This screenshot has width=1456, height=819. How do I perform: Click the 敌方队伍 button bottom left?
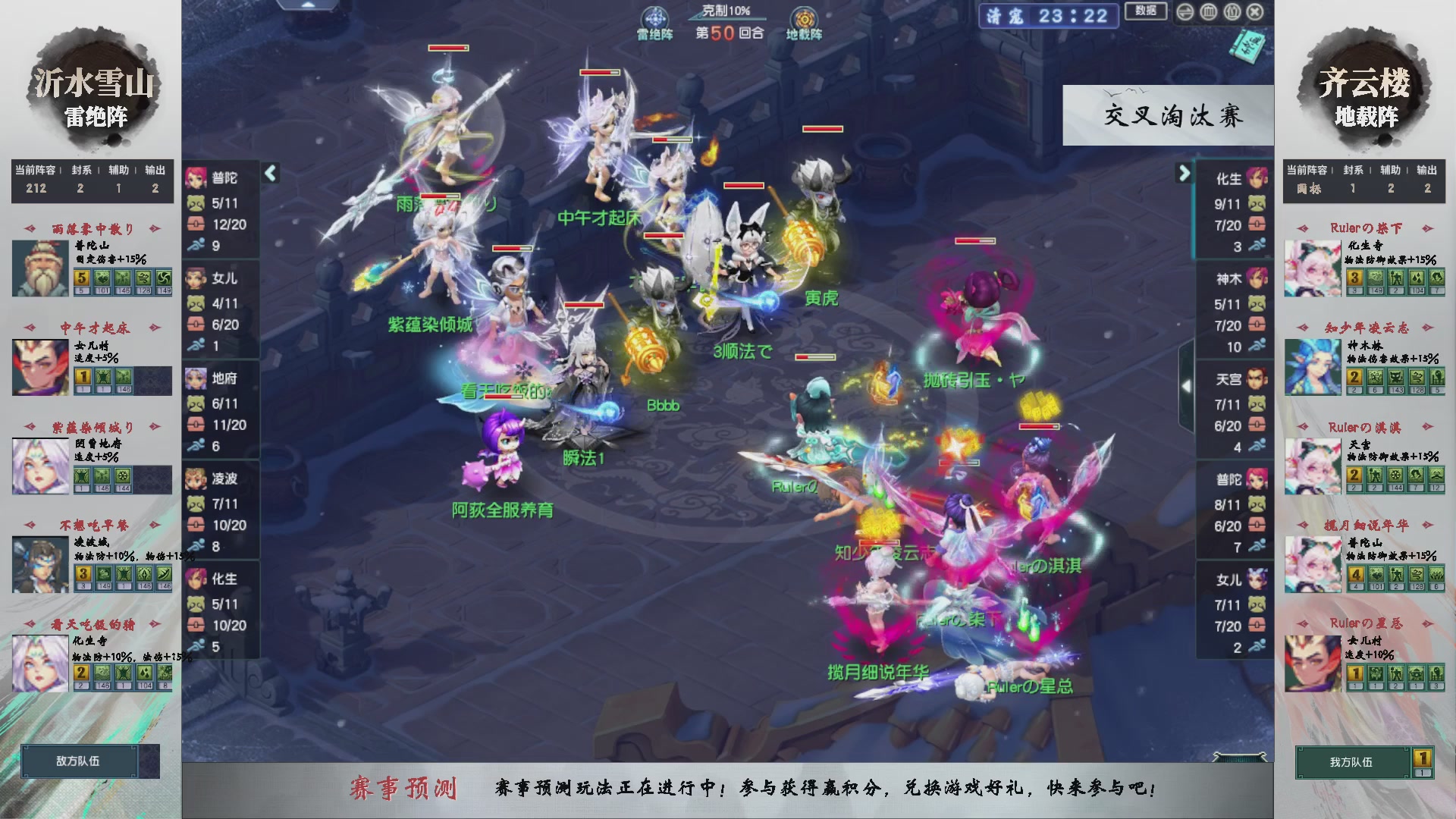79,761
